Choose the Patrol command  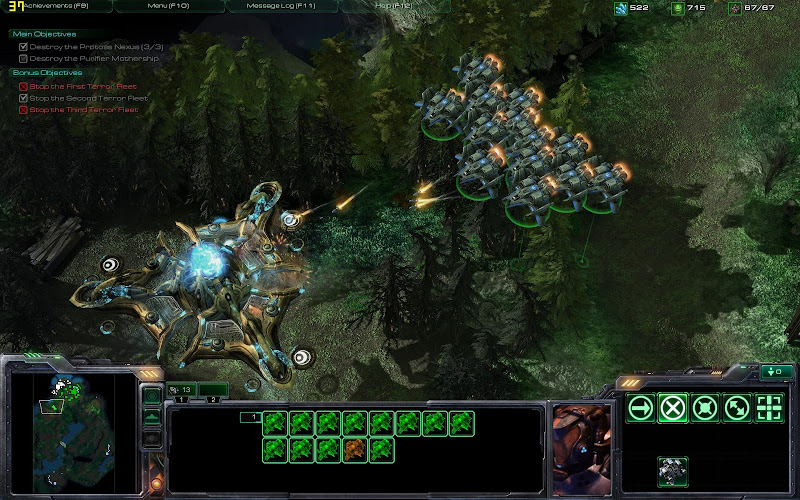pos(737,407)
